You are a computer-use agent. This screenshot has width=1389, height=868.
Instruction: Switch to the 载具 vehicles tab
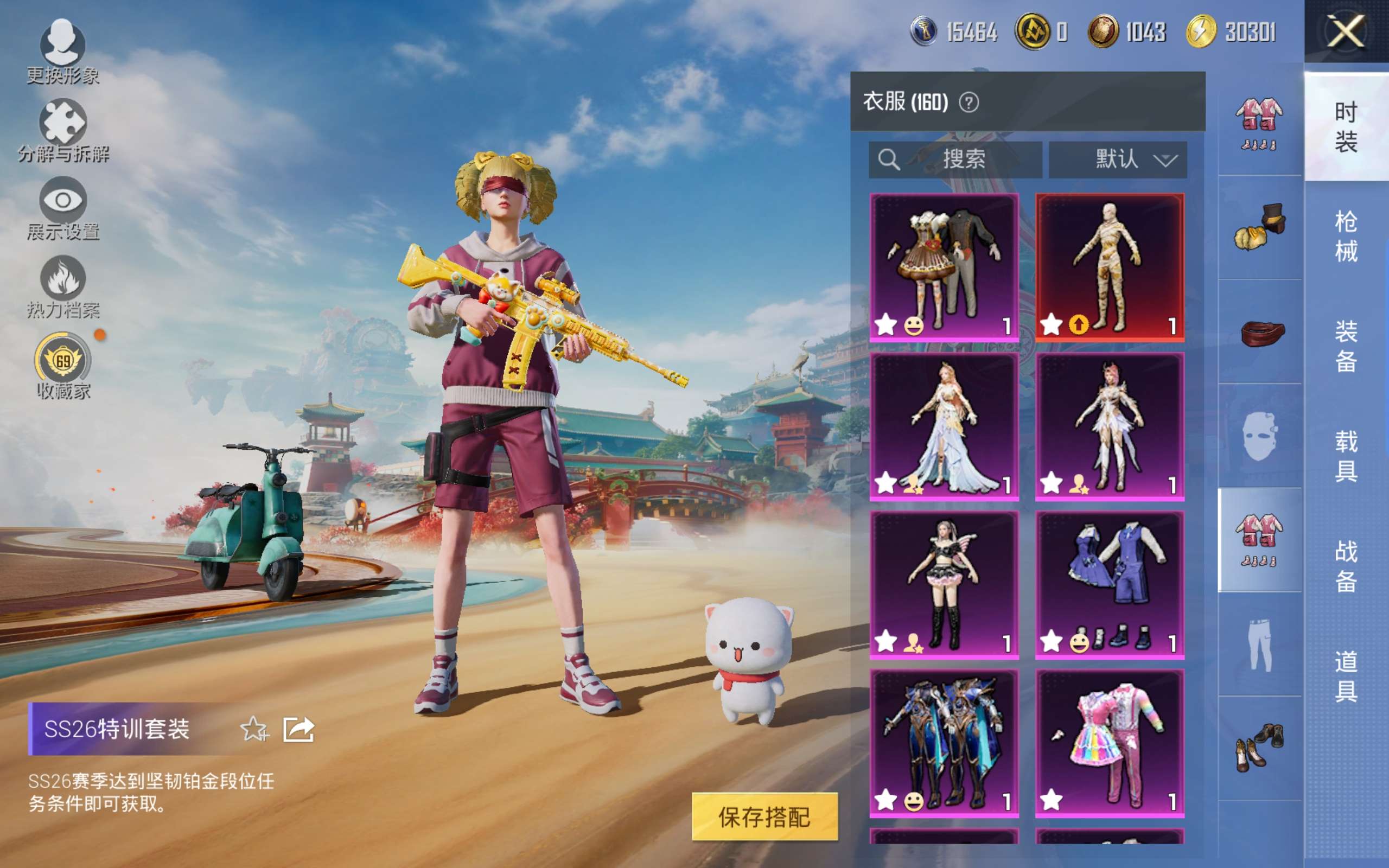pyautogui.click(x=1346, y=456)
